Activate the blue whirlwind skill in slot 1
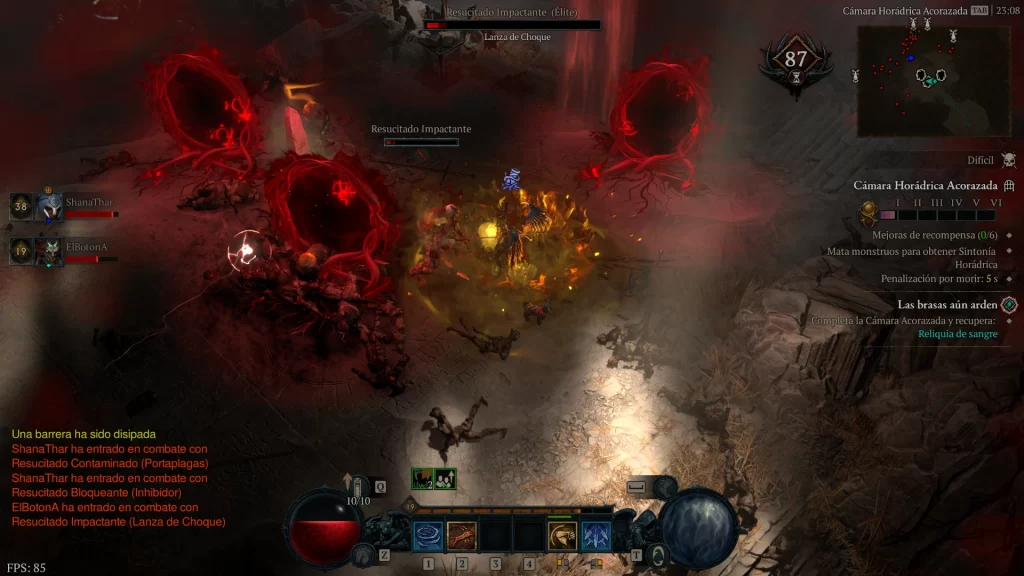This screenshot has width=1024, height=576. [429, 536]
